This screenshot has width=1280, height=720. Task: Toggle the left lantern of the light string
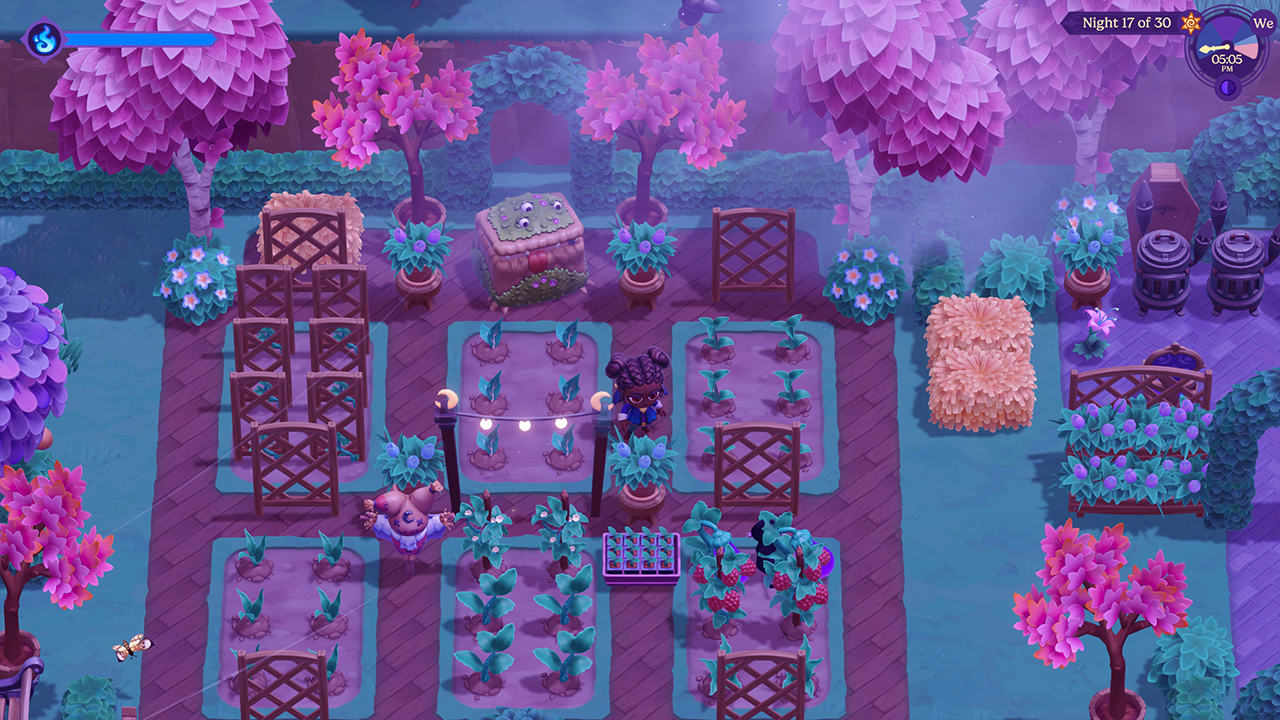447,398
